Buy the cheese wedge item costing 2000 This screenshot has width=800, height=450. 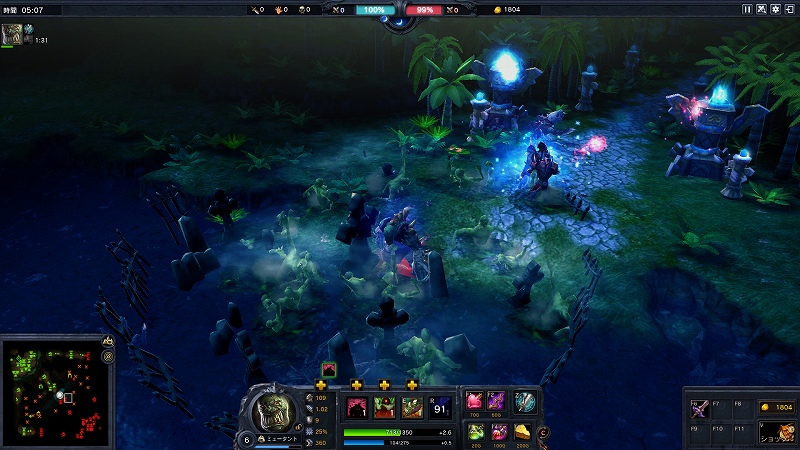tap(522, 431)
